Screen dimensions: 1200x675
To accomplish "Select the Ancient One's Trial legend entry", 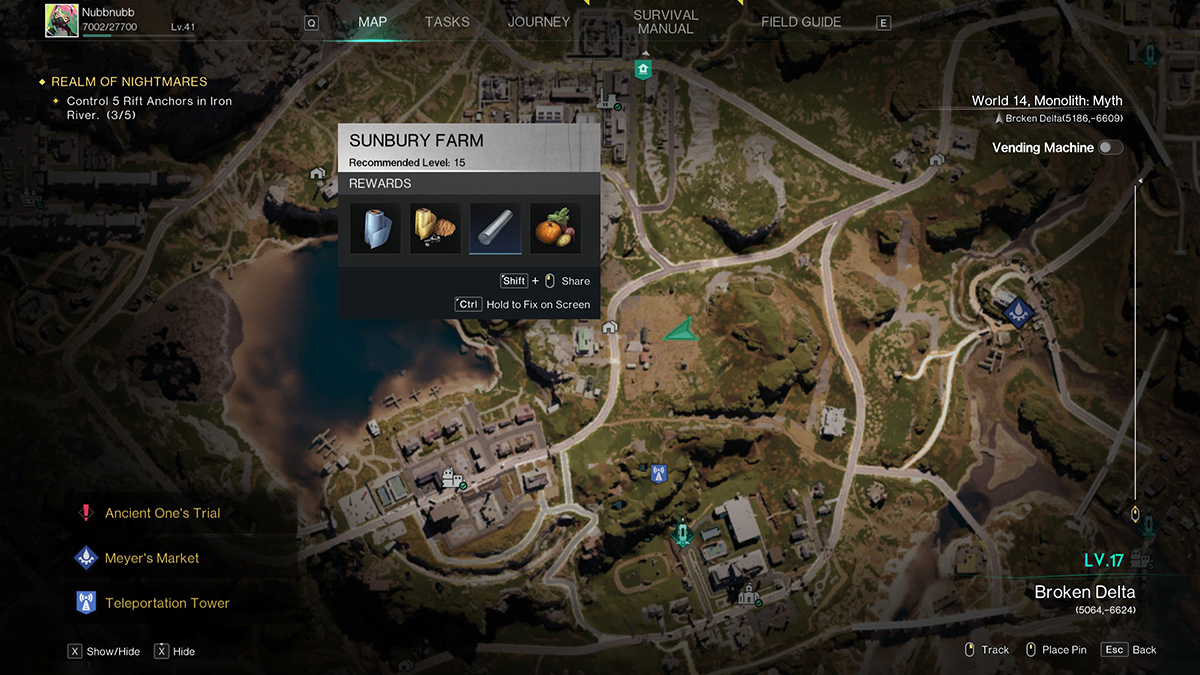I will (162, 513).
